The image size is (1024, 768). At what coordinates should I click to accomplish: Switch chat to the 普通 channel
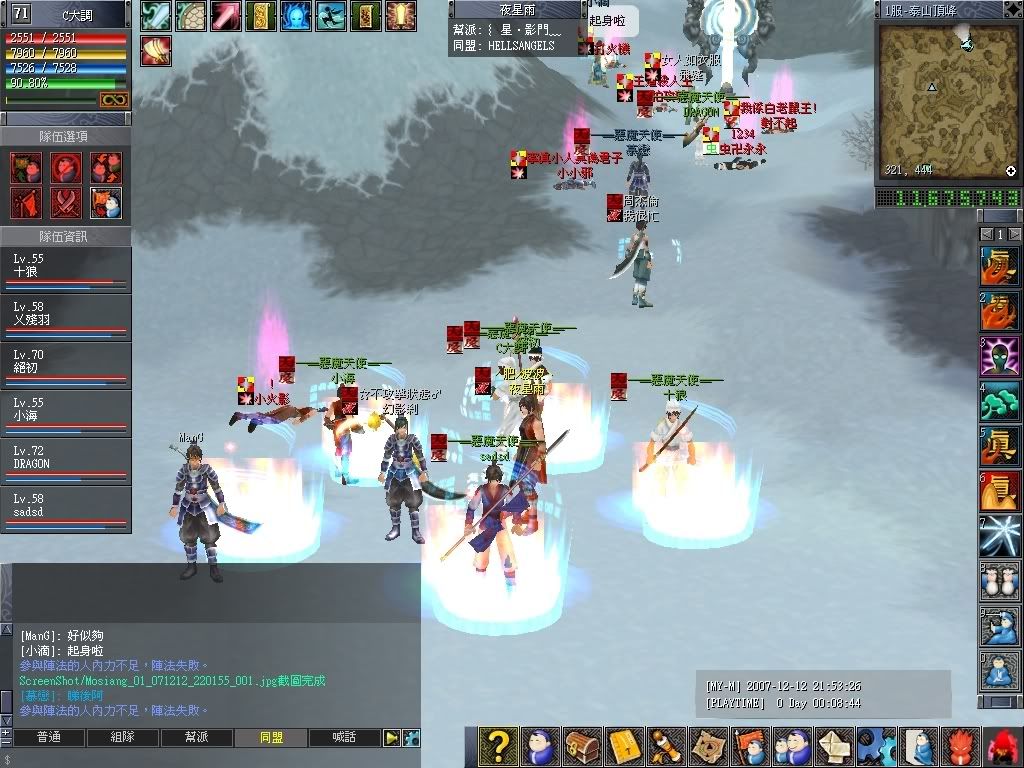click(x=48, y=738)
